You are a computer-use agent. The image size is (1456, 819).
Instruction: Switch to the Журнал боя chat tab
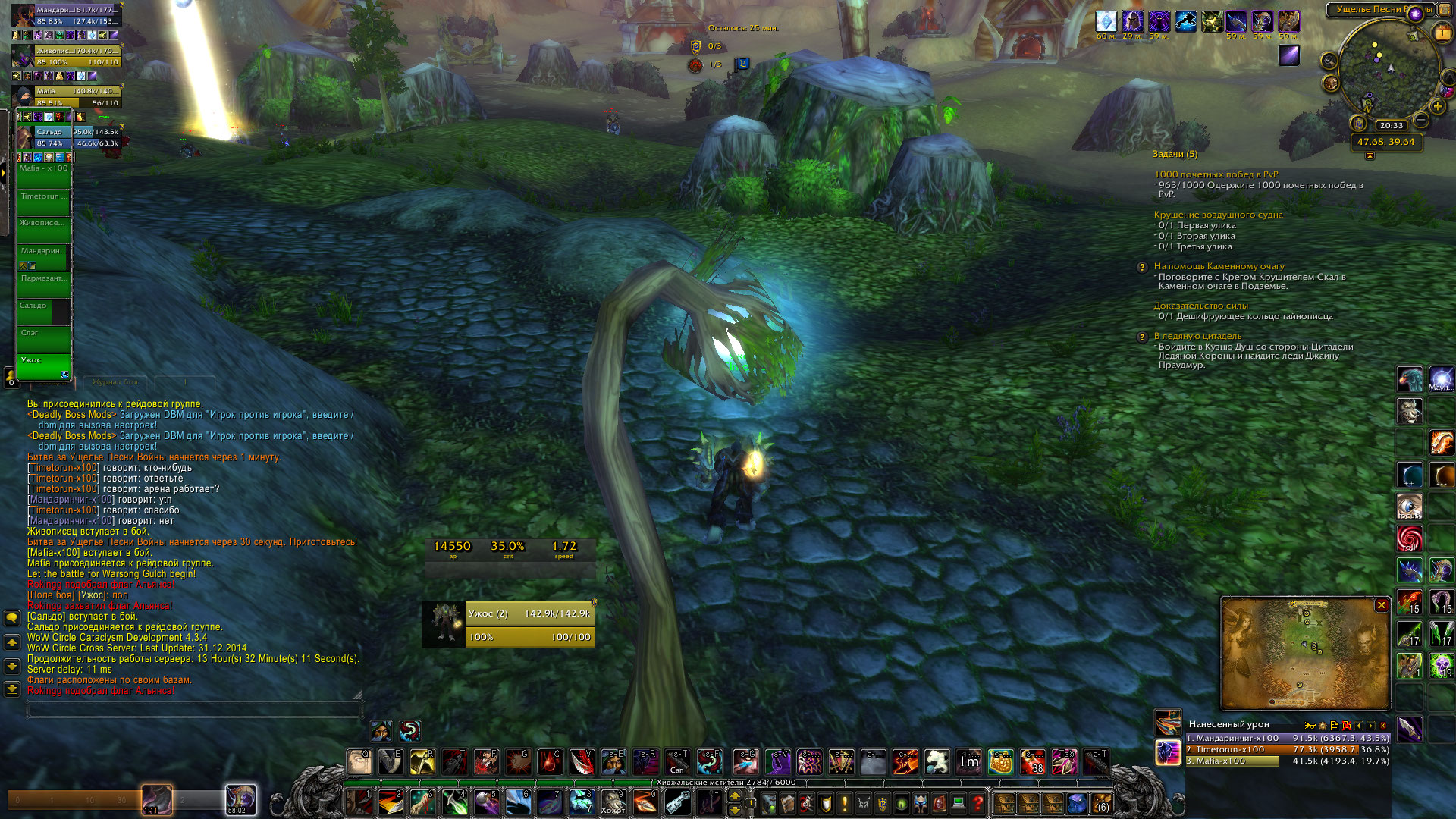115,382
